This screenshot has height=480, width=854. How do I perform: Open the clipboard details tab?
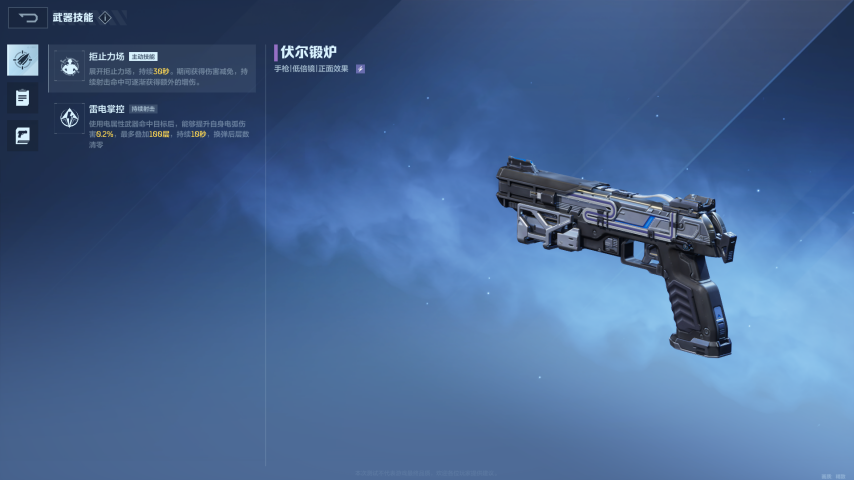(x=22, y=98)
